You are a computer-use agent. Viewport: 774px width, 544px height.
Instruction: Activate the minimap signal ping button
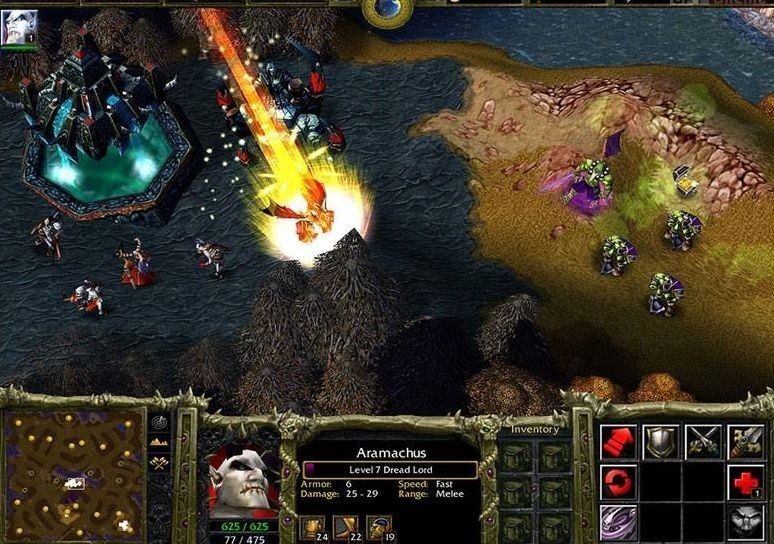click(x=160, y=422)
